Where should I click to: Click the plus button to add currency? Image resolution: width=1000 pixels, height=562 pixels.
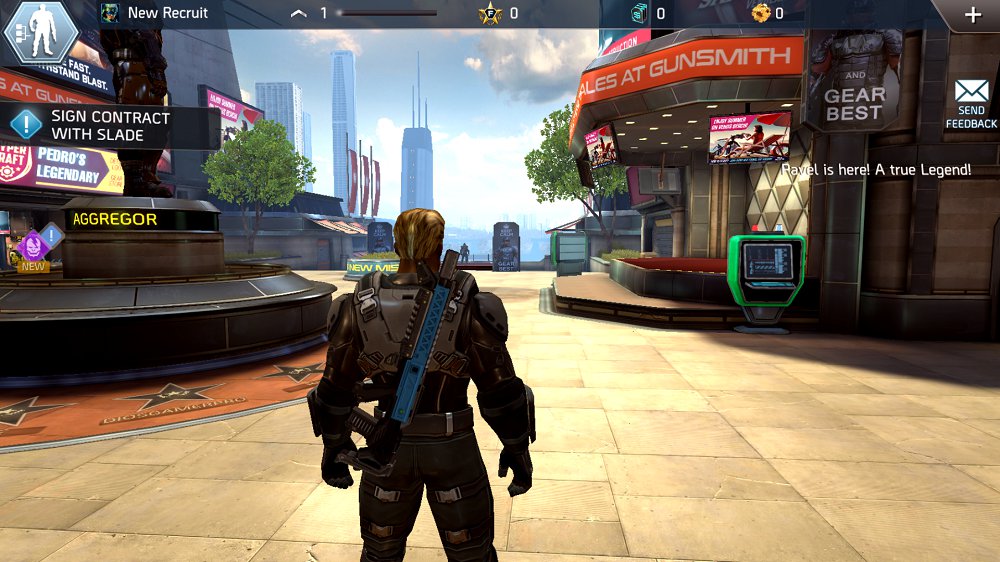coord(972,15)
